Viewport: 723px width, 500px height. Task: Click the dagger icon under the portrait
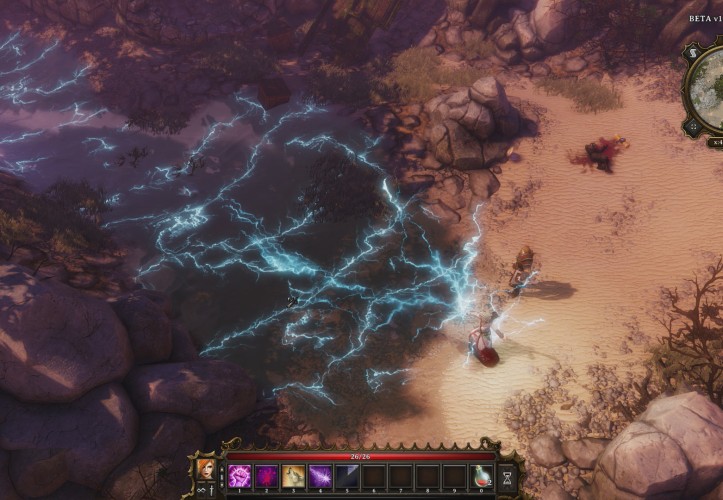click(x=213, y=491)
